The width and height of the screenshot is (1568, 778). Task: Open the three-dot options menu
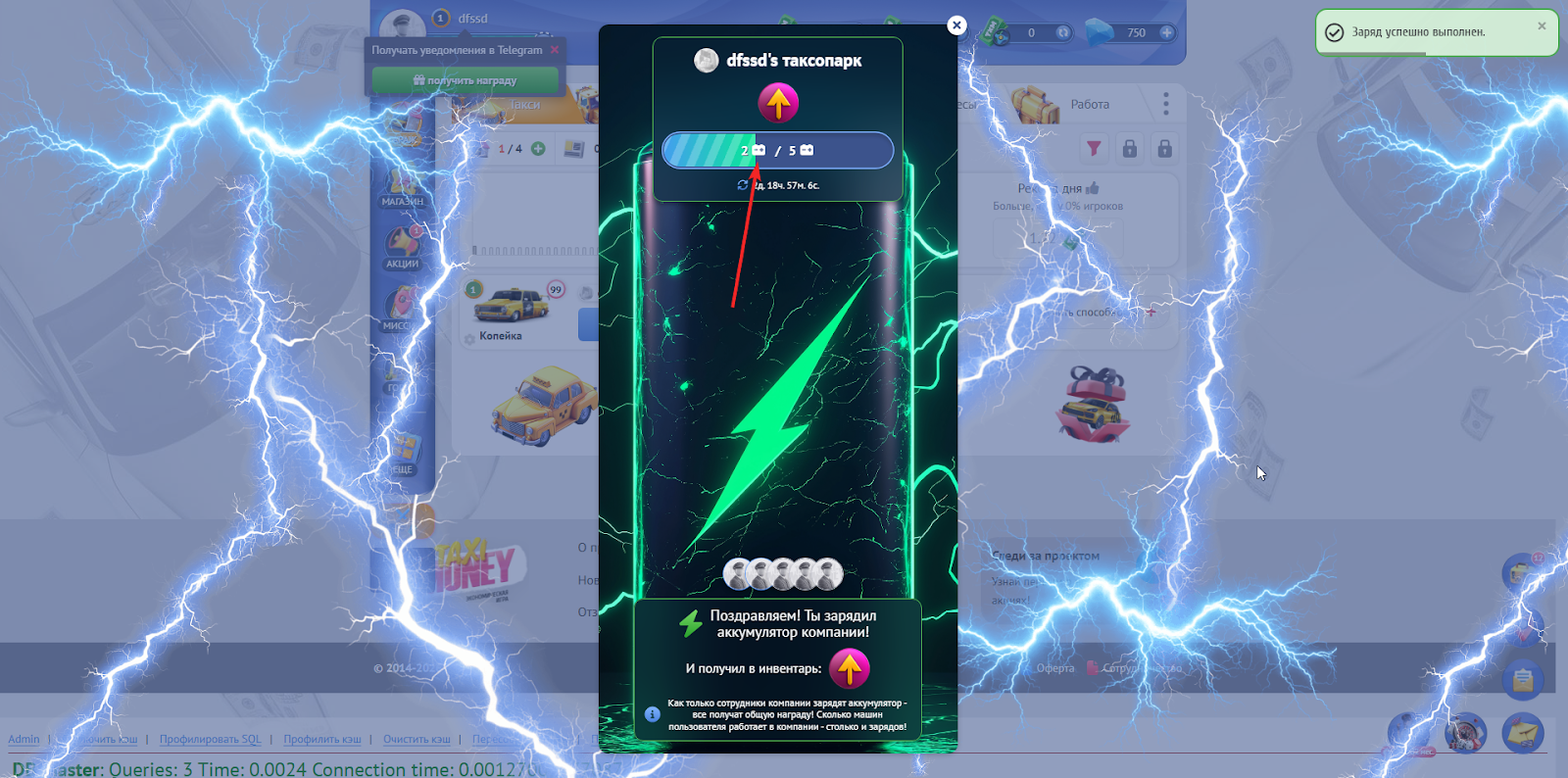(1165, 104)
